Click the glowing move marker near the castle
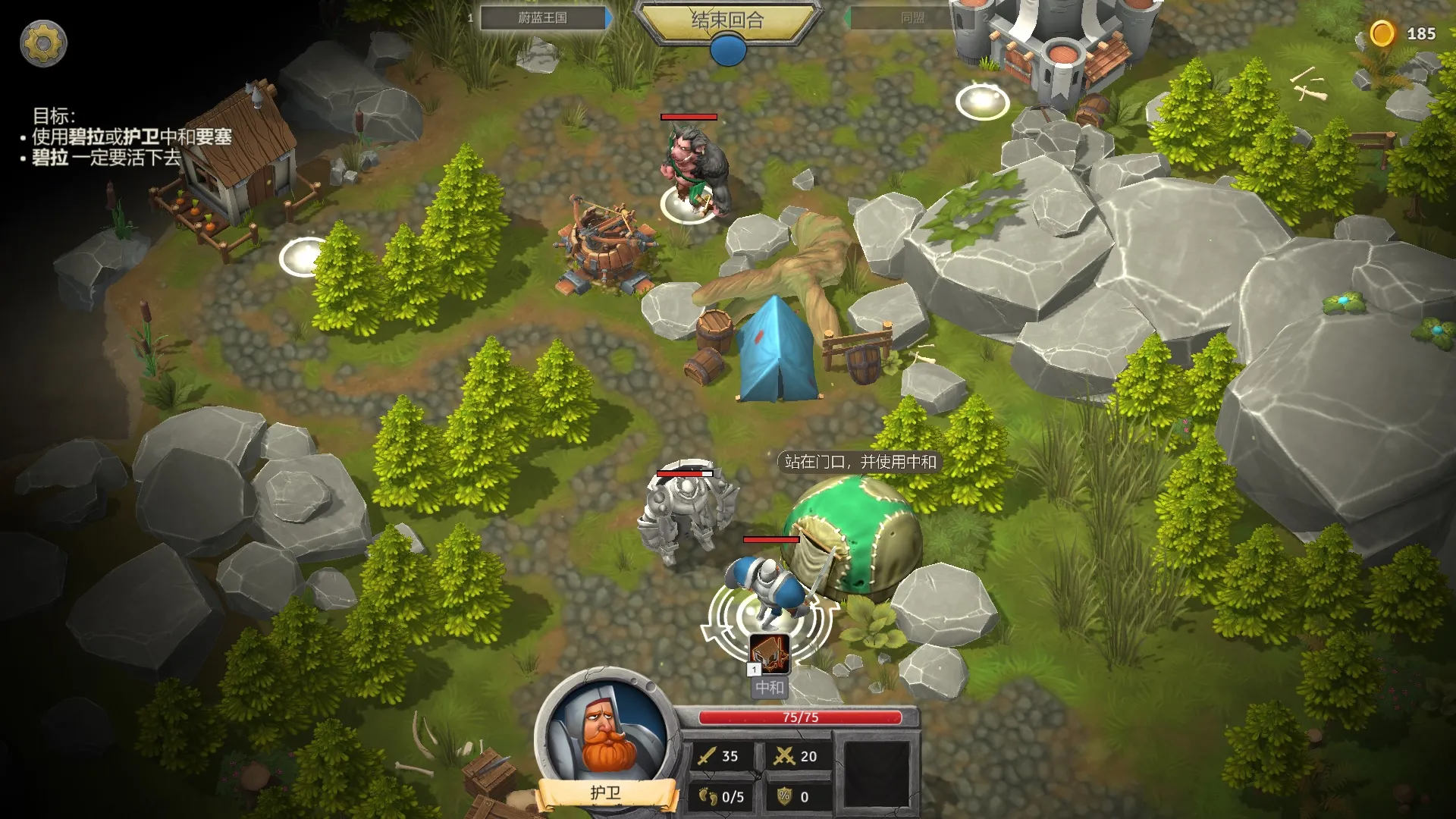 (982, 101)
